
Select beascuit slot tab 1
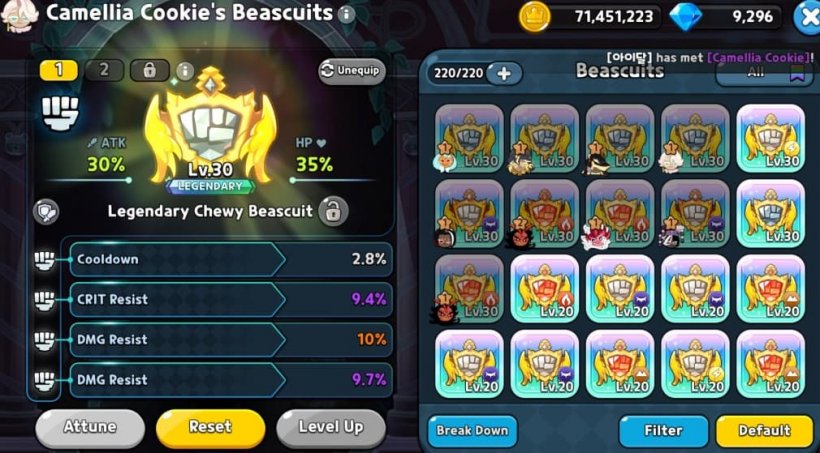point(58,70)
